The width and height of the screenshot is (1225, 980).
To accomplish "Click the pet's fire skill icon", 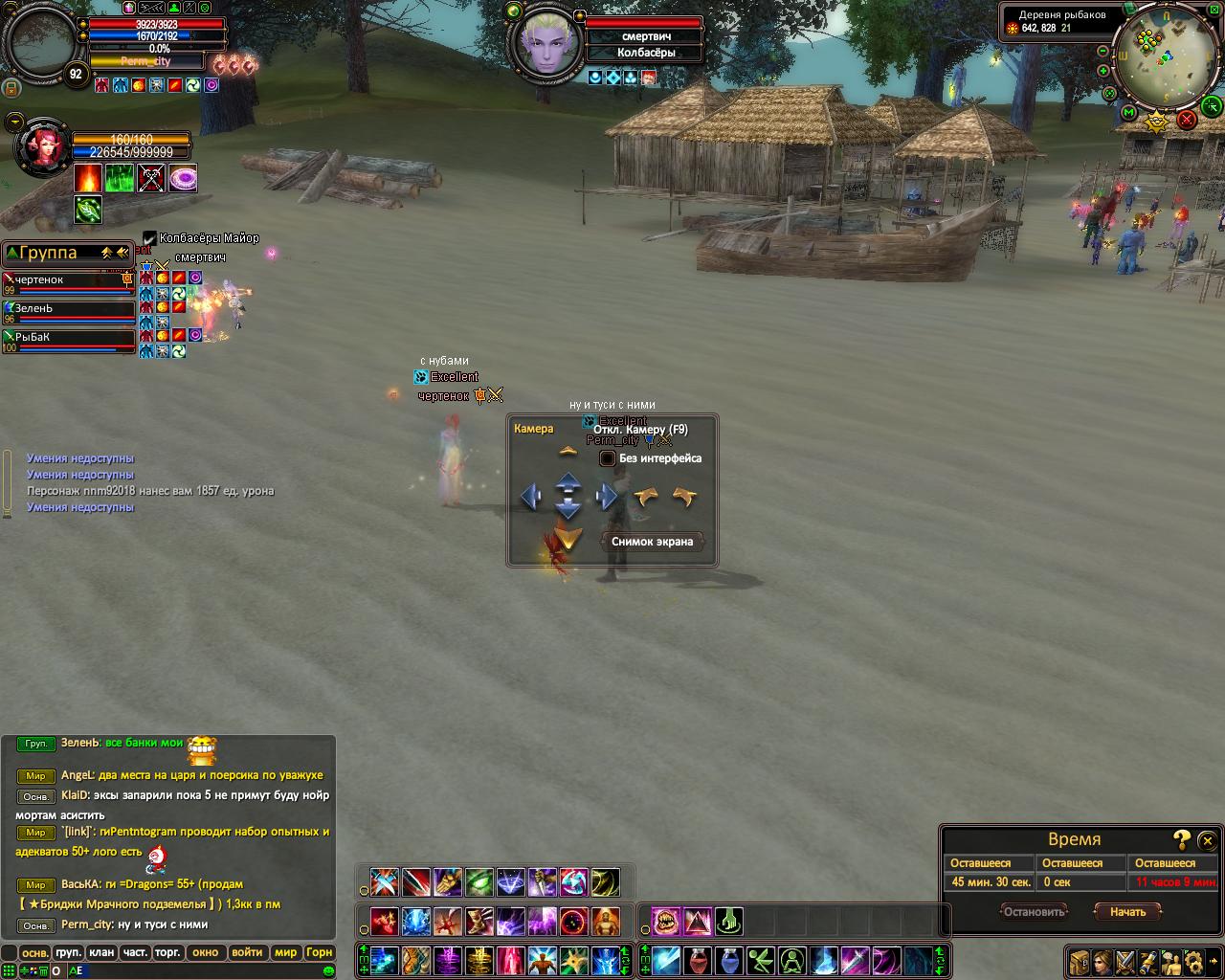I will [x=88, y=178].
